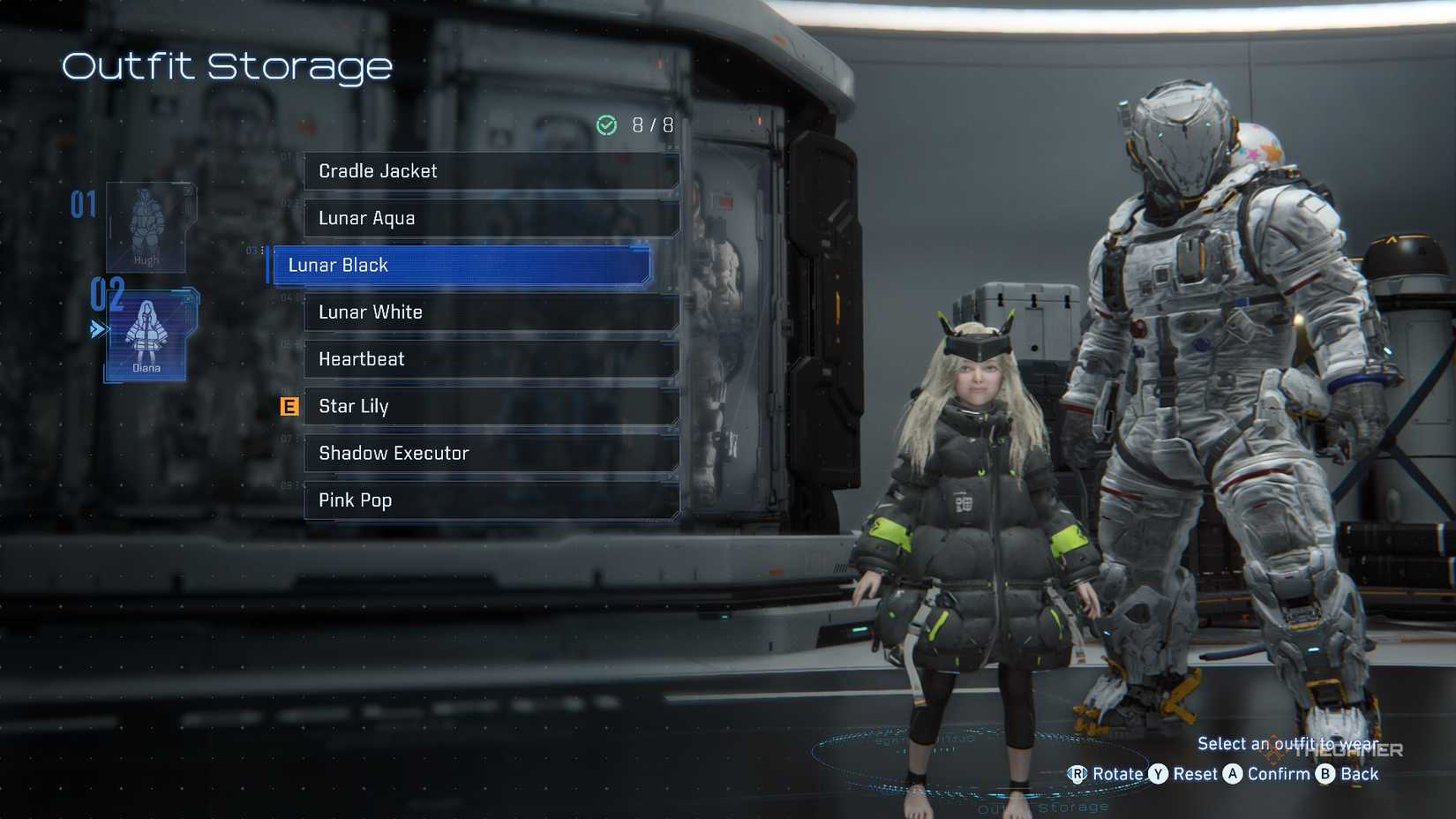This screenshot has height=819, width=1456.
Task: Click Hugh's outfit preview thumbnail
Action: click(146, 228)
